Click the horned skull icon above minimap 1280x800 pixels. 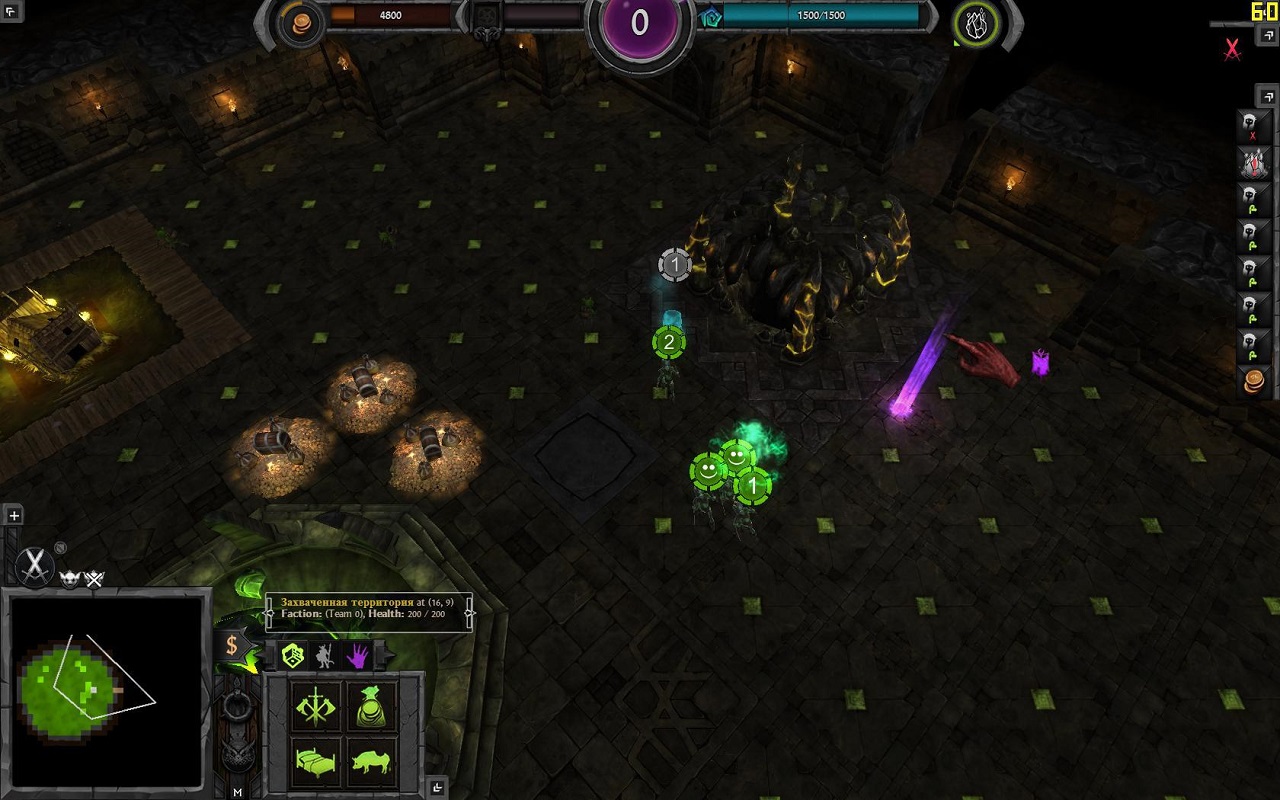point(70,579)
